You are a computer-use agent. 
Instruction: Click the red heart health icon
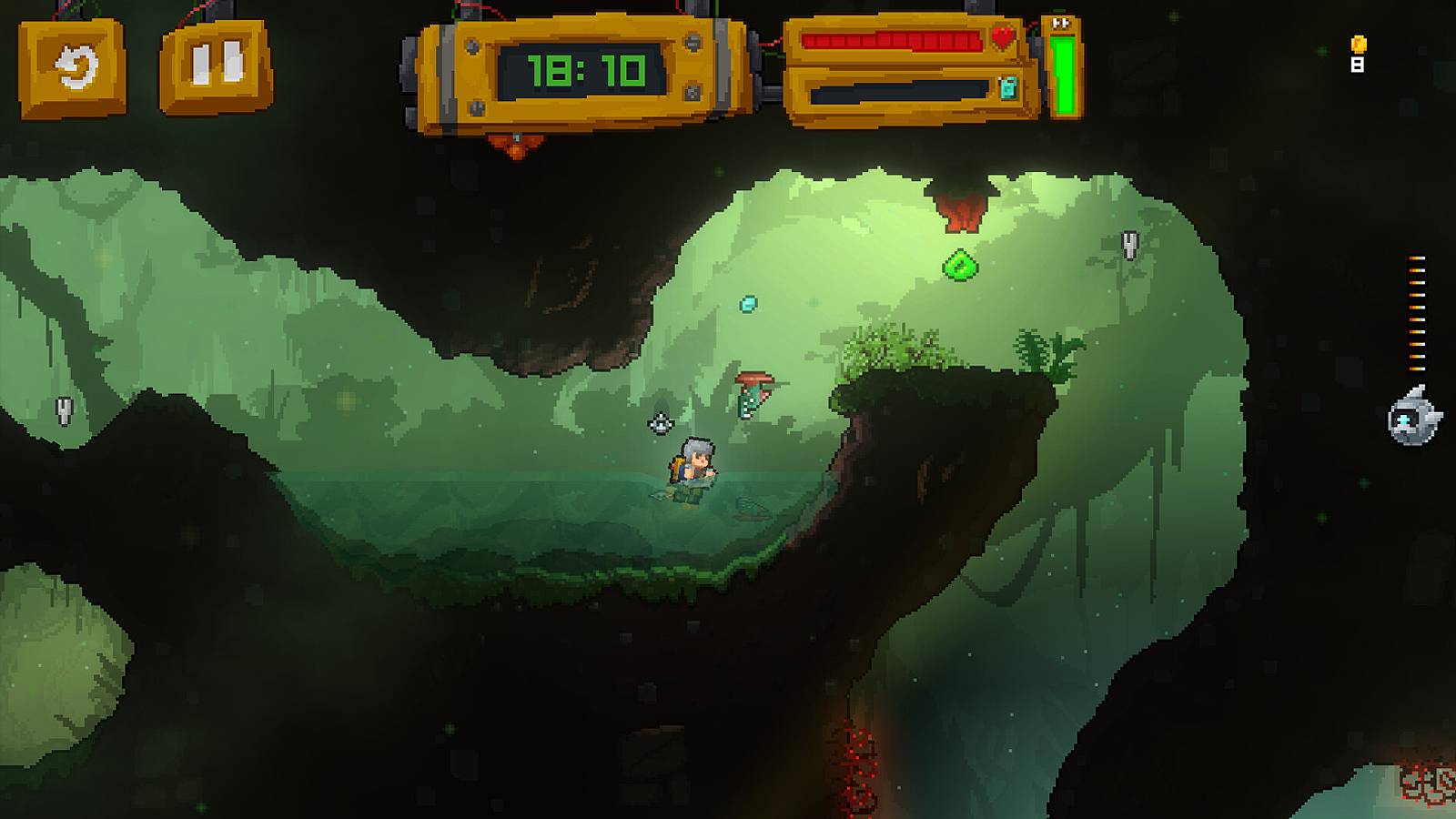pos(1005,34)
